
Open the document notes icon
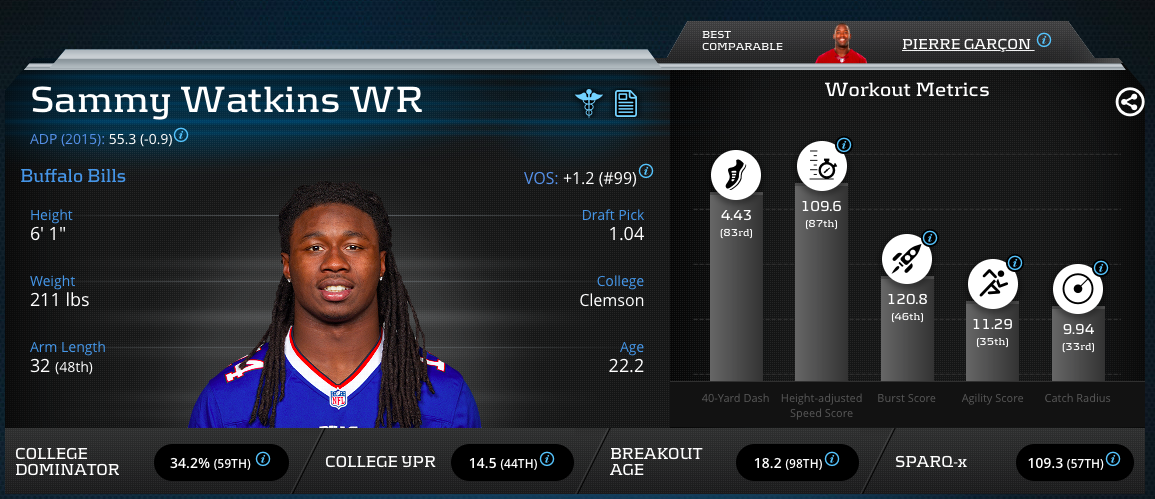click(626, 103)
